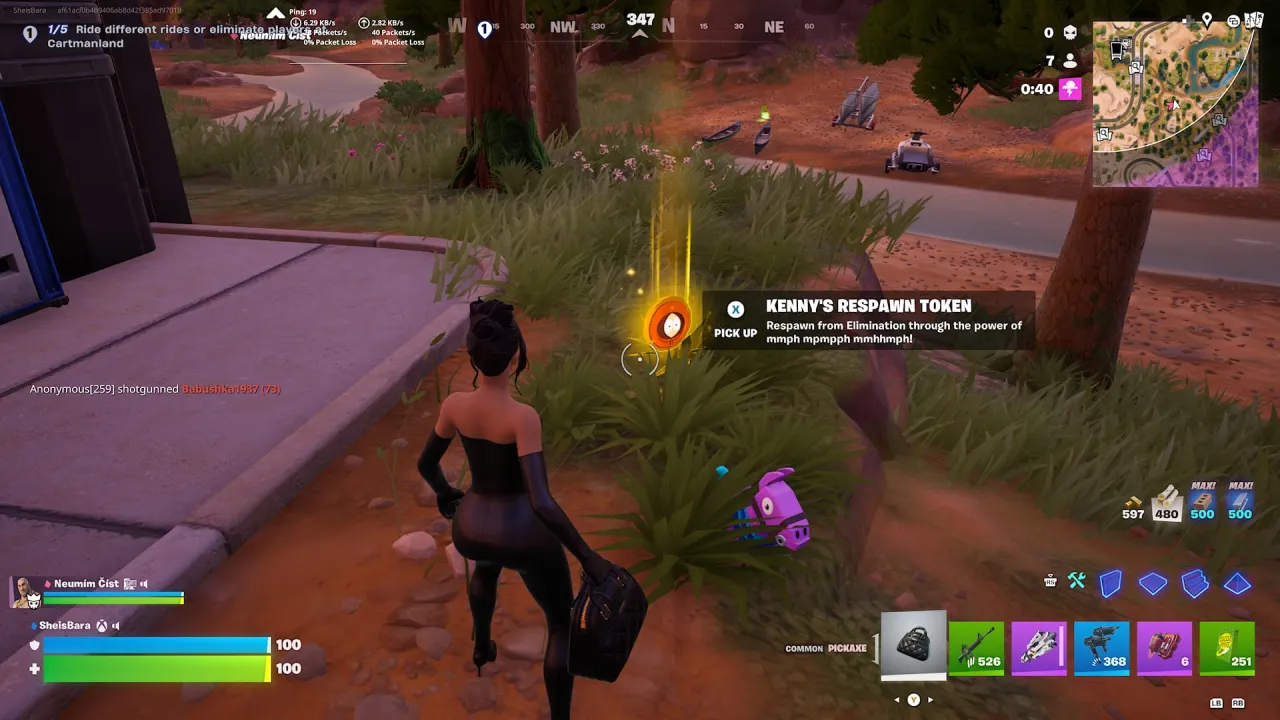Image resolution: width=1280 pixels, height=720 pixels.
Task: Select the blue weapon slot showing 368 ammo
Action: (1102, 647)
